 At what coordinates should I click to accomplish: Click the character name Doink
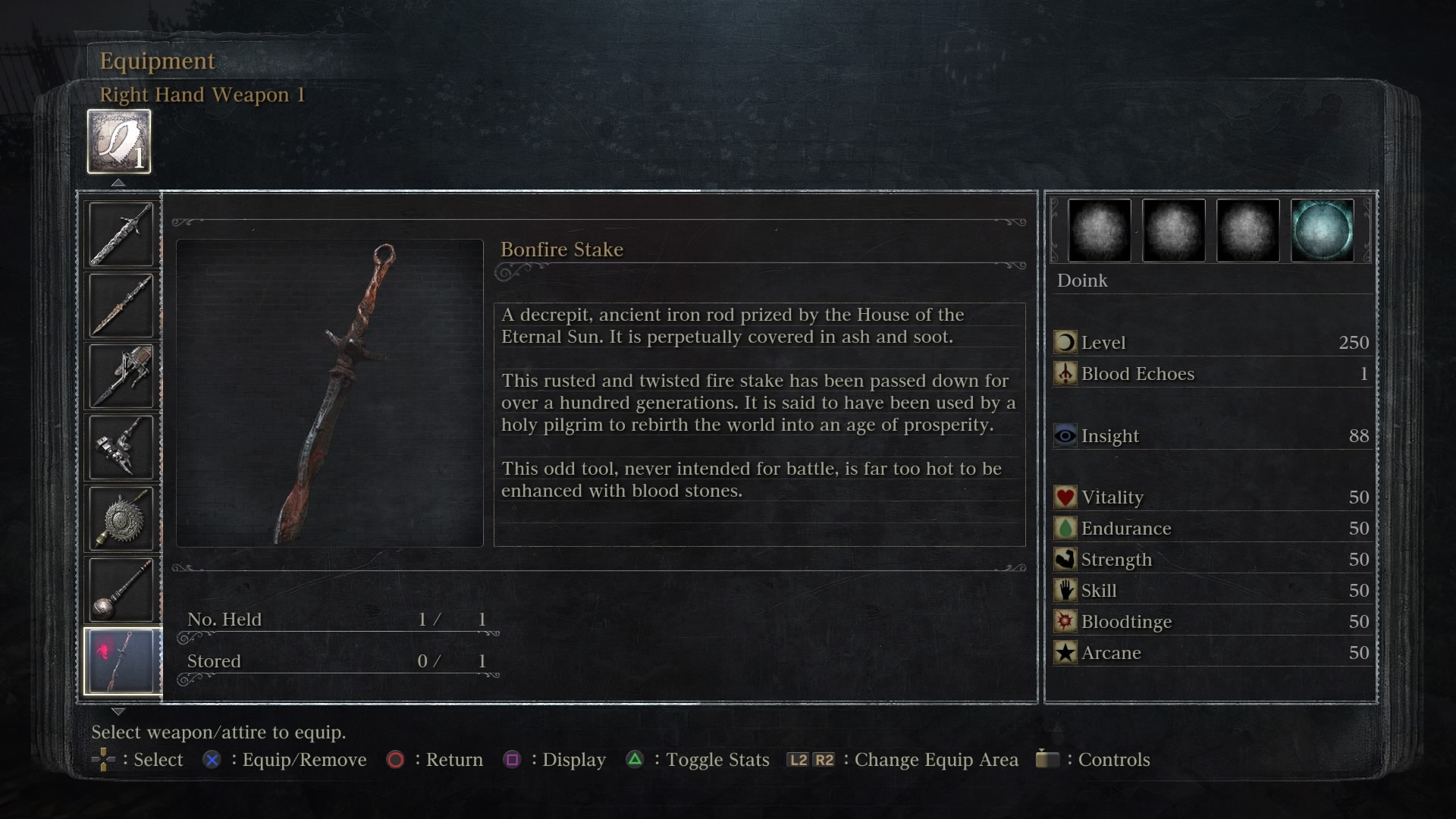[x=1083, y=281]
